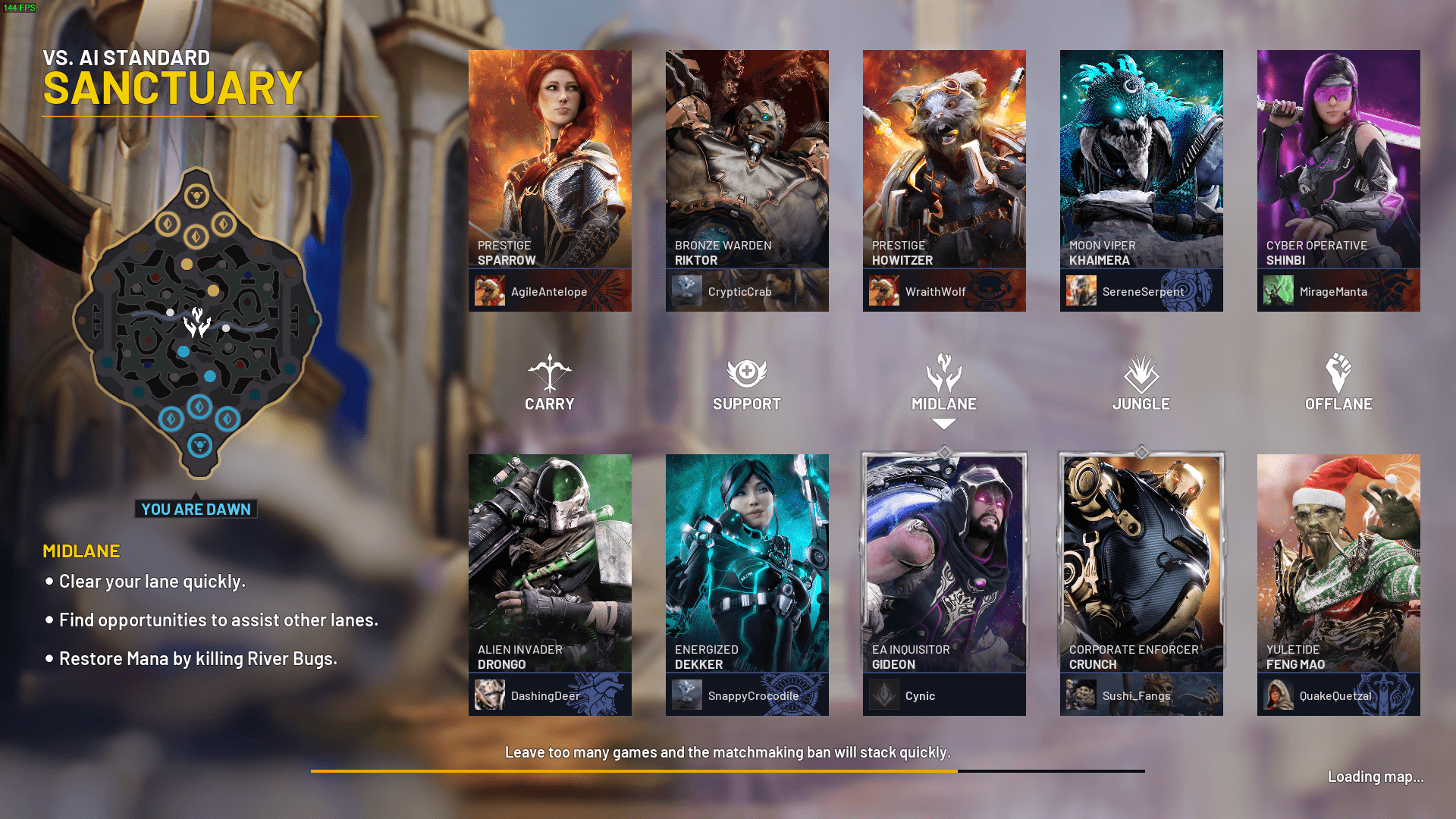1456x819 pixels.
Task: Select the Offlane role icon
Action: 1338,372
